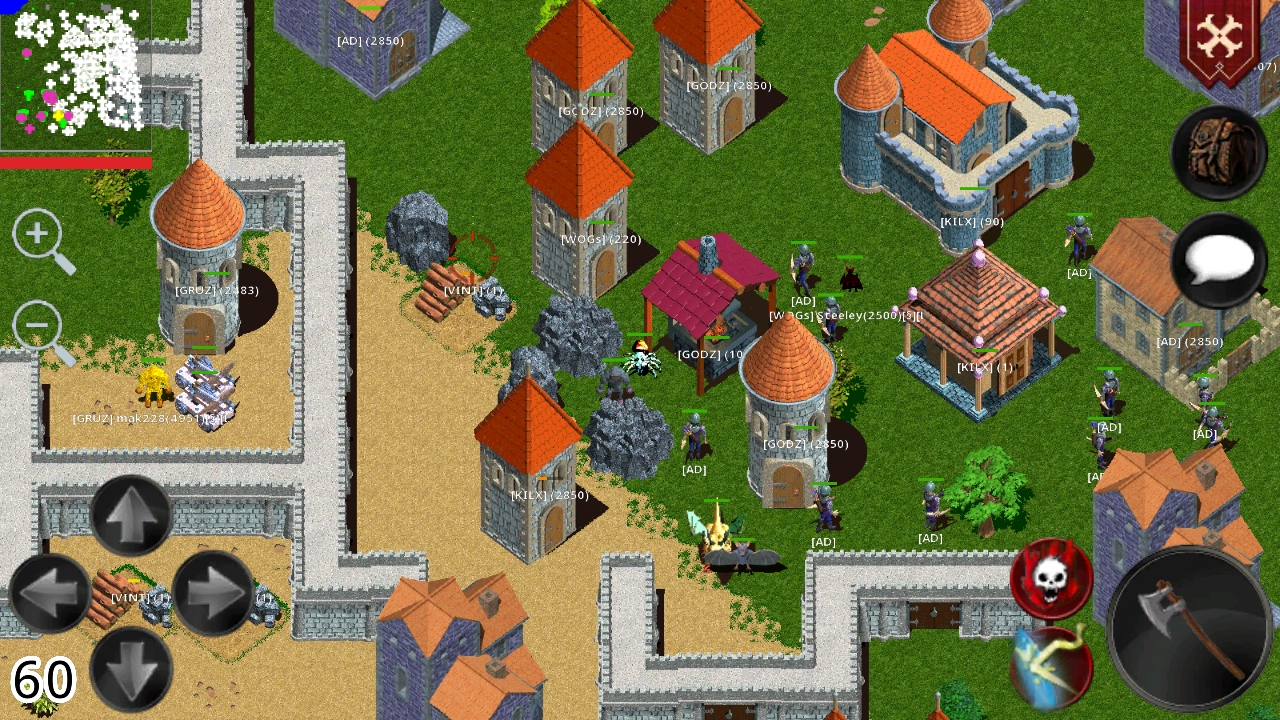1280x720 pixels.
Task: Open chat via the speech bubble icon
Action: [1220, 260]
